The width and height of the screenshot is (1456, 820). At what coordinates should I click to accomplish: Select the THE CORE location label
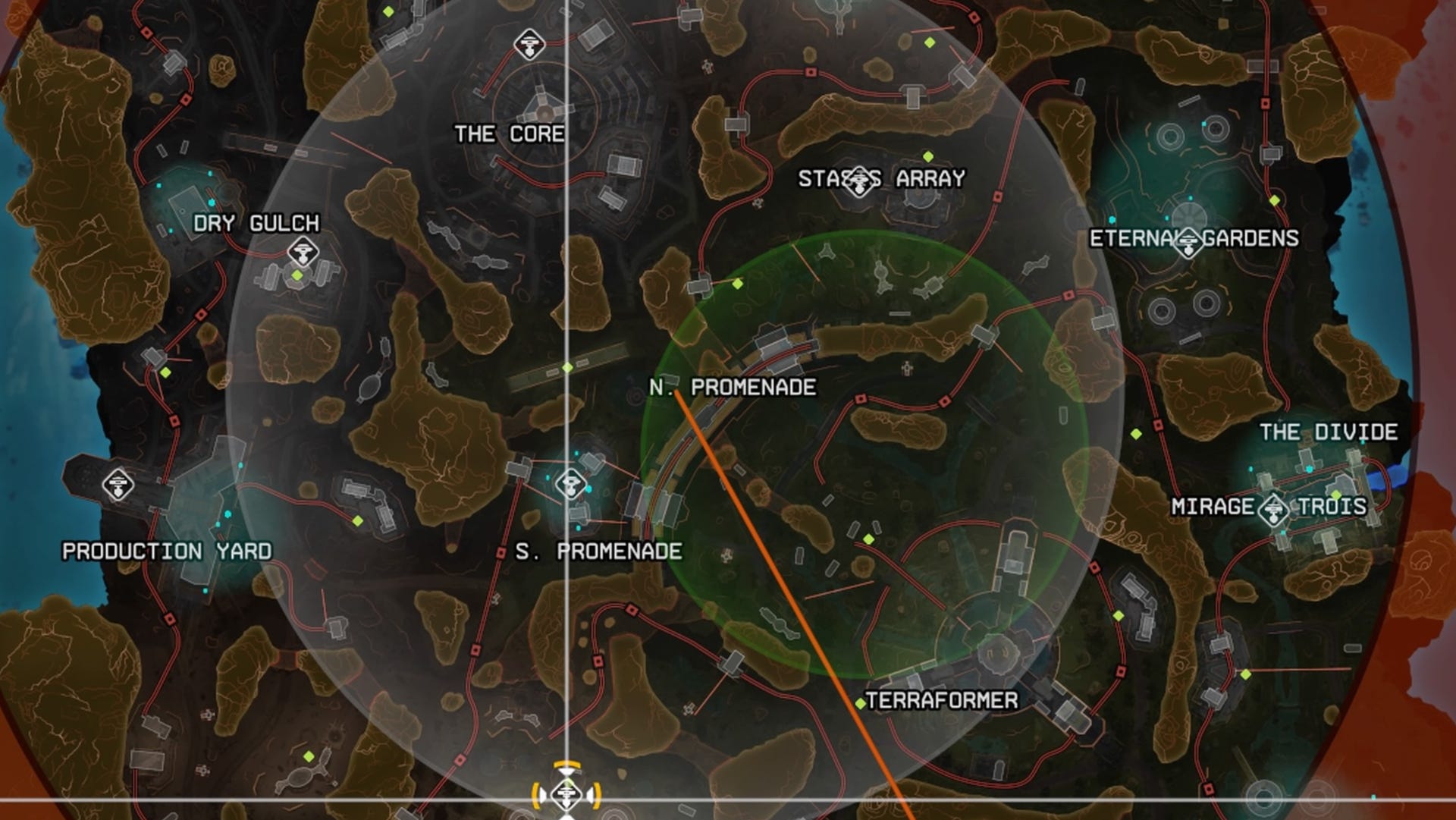[509, 134]
